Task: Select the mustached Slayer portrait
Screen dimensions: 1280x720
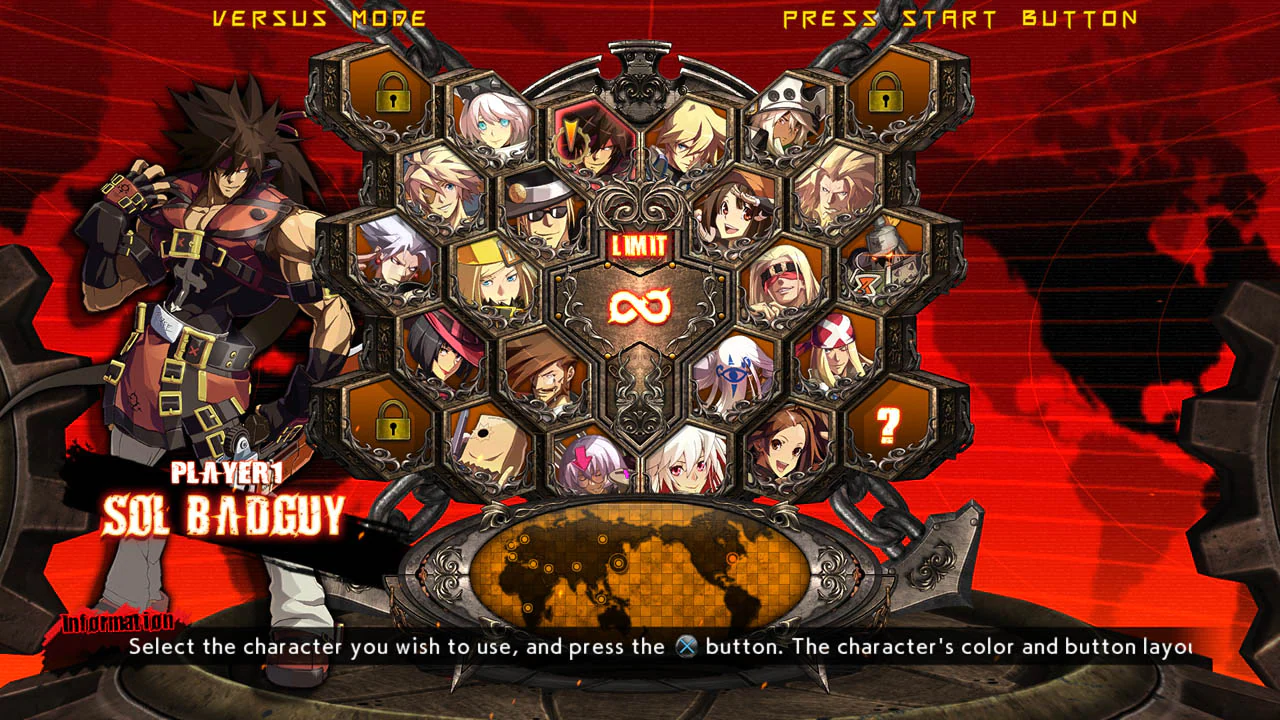Action: pyautogui.click(x=544, y=380)
